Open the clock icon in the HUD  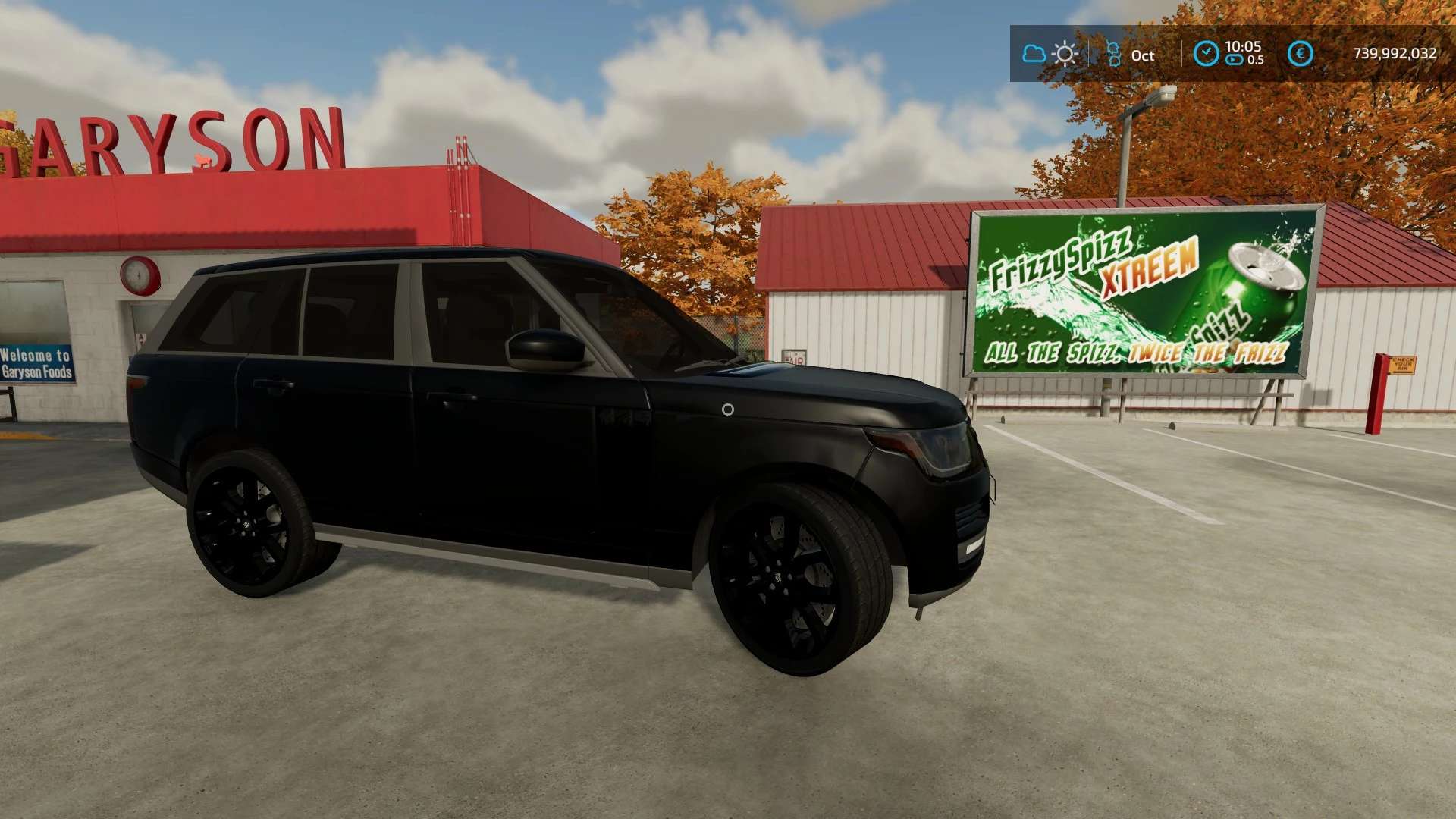1206,54
